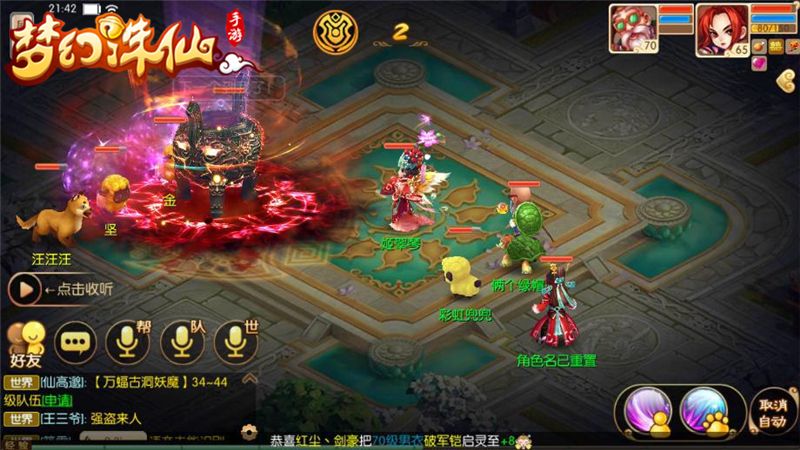Open the 好友 friends list
This screenshot has height=450, width=800.
pyautogui.click(x=26, y=341)
